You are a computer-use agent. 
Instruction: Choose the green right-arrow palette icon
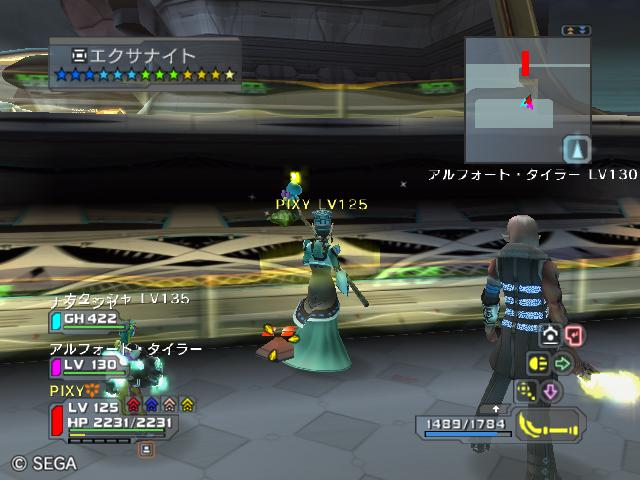click(562, 363)
